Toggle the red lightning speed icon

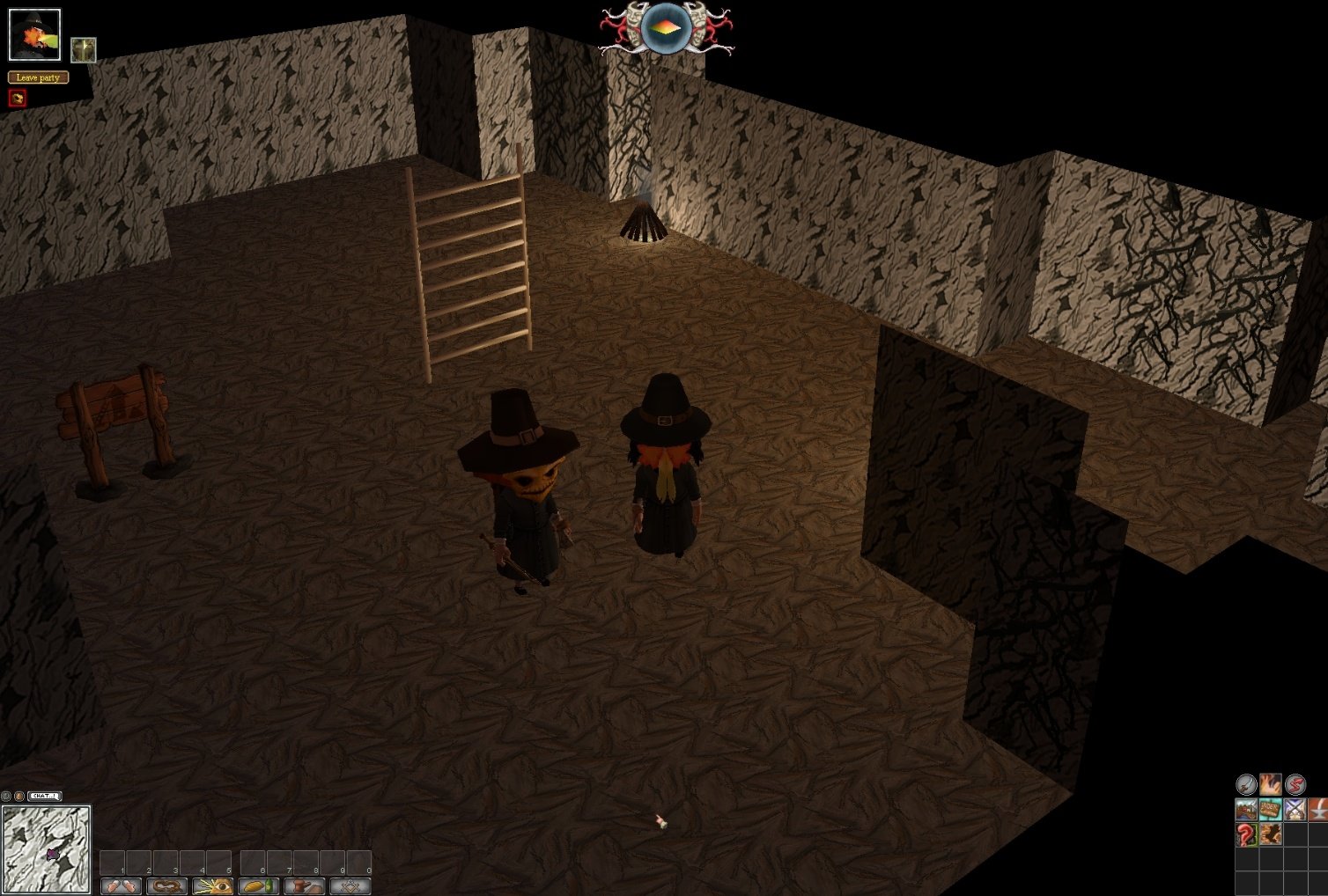tap(1295, 785)
